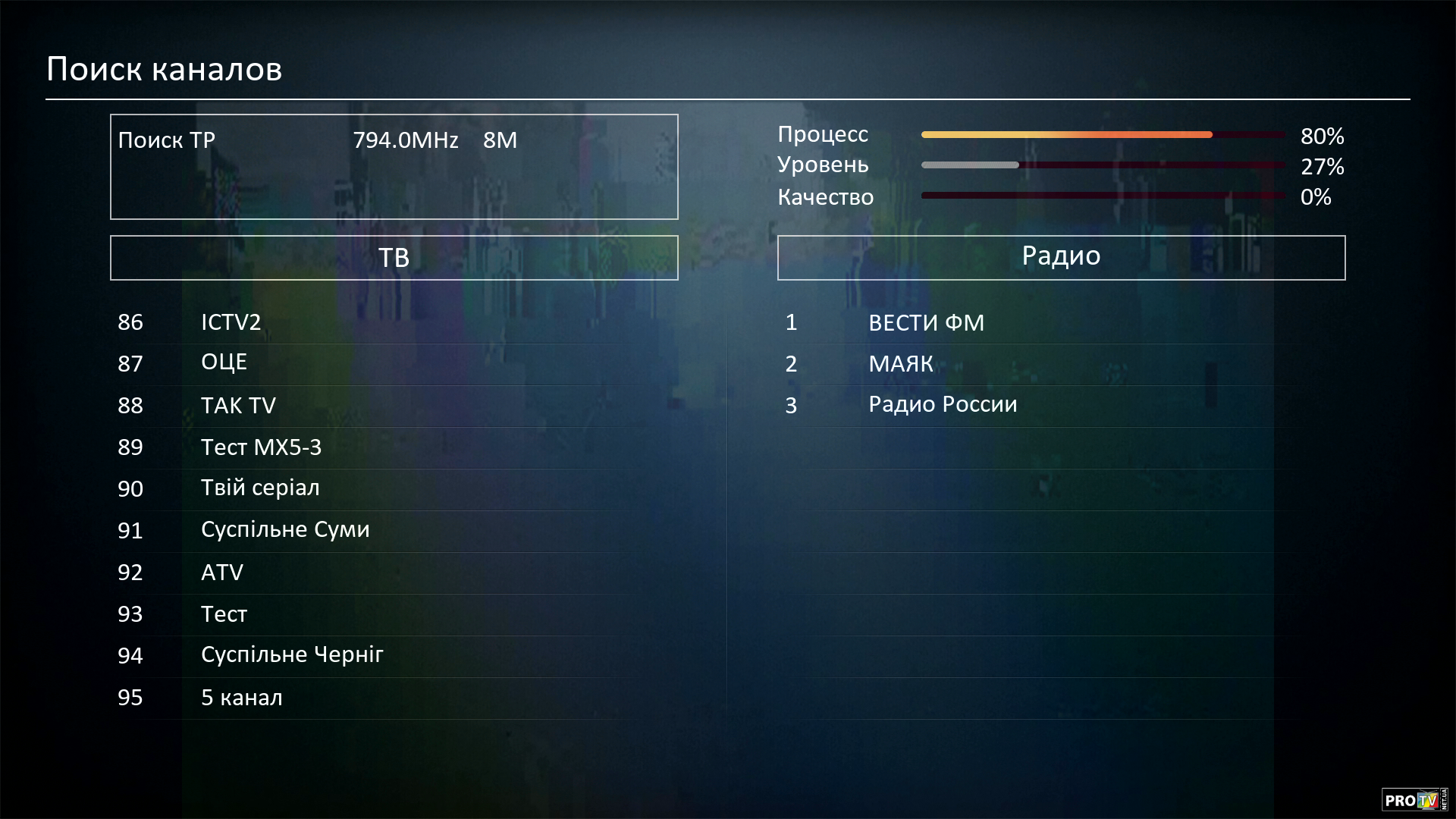Select the ICTV2 channel row

[x=231, y=322]
